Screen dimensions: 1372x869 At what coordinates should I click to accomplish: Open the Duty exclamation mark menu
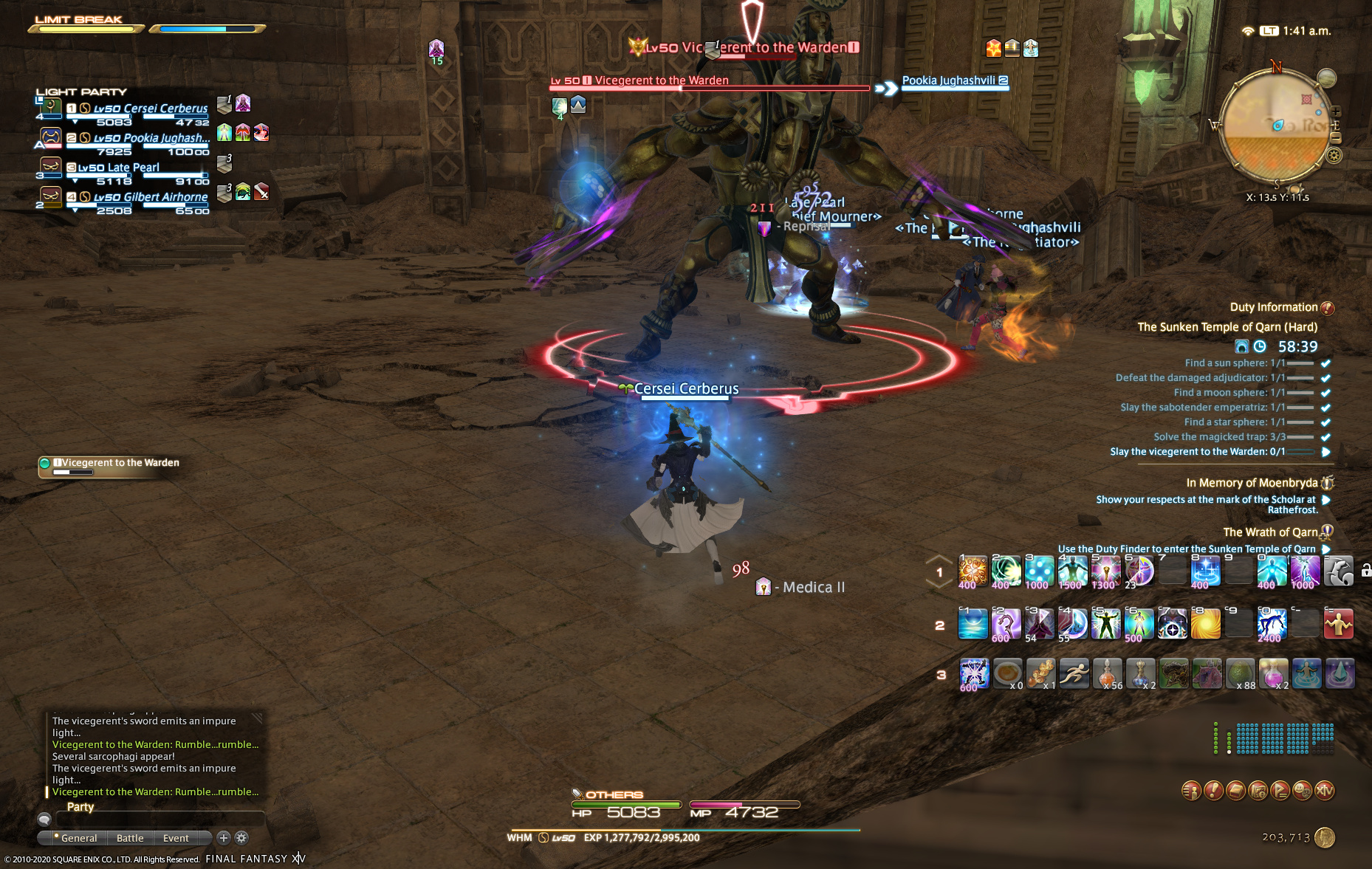click(x=1213, y=791)
